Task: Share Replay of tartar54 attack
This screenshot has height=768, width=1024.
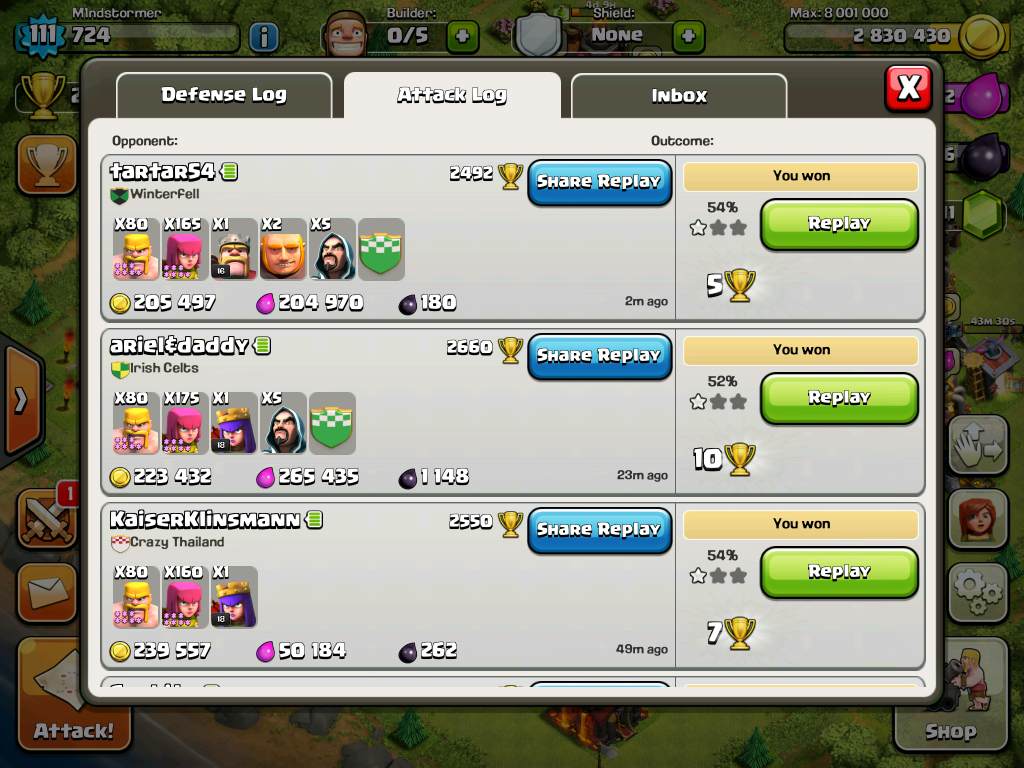Action: click(x=599, y=182)
